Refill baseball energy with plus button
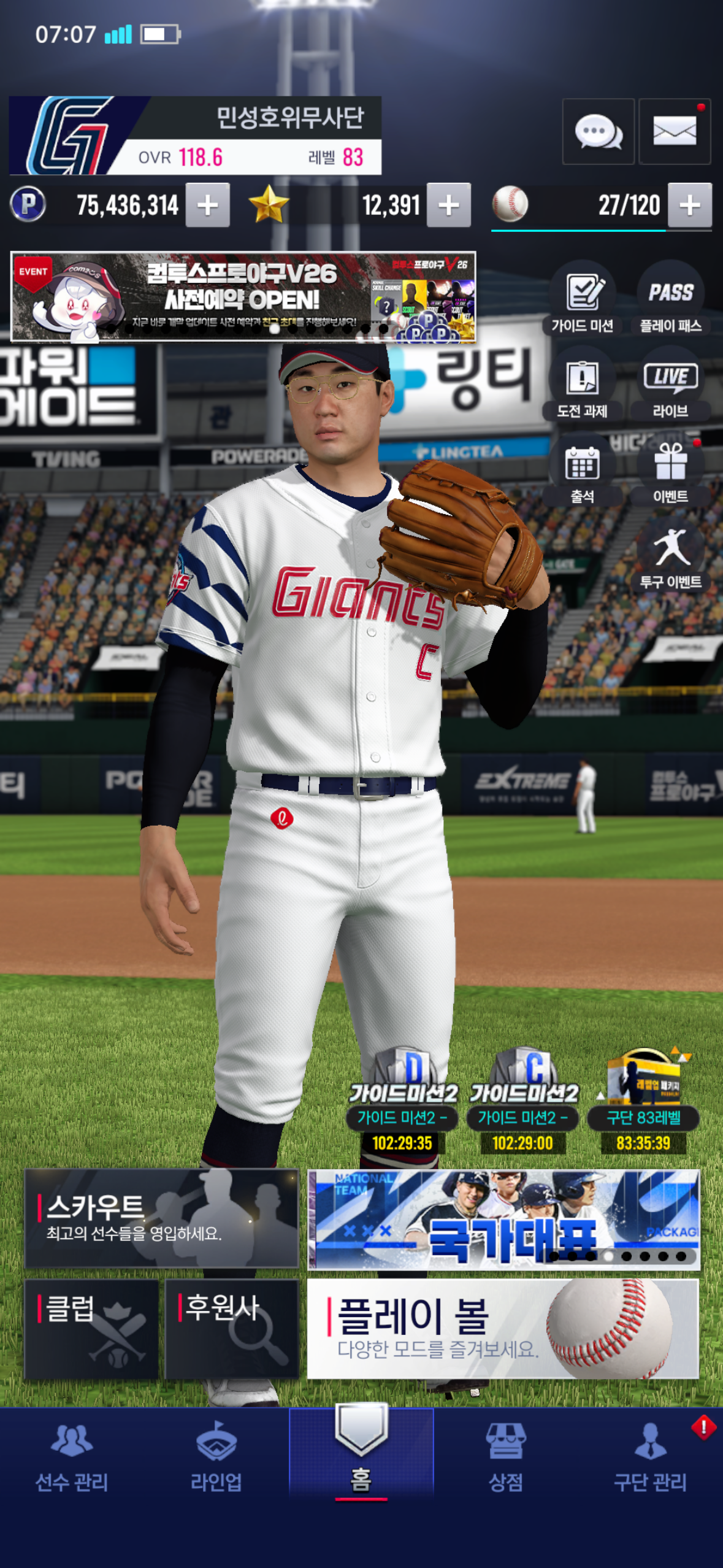This screenshot has width=723, height=1568. [x=689, y=206]
